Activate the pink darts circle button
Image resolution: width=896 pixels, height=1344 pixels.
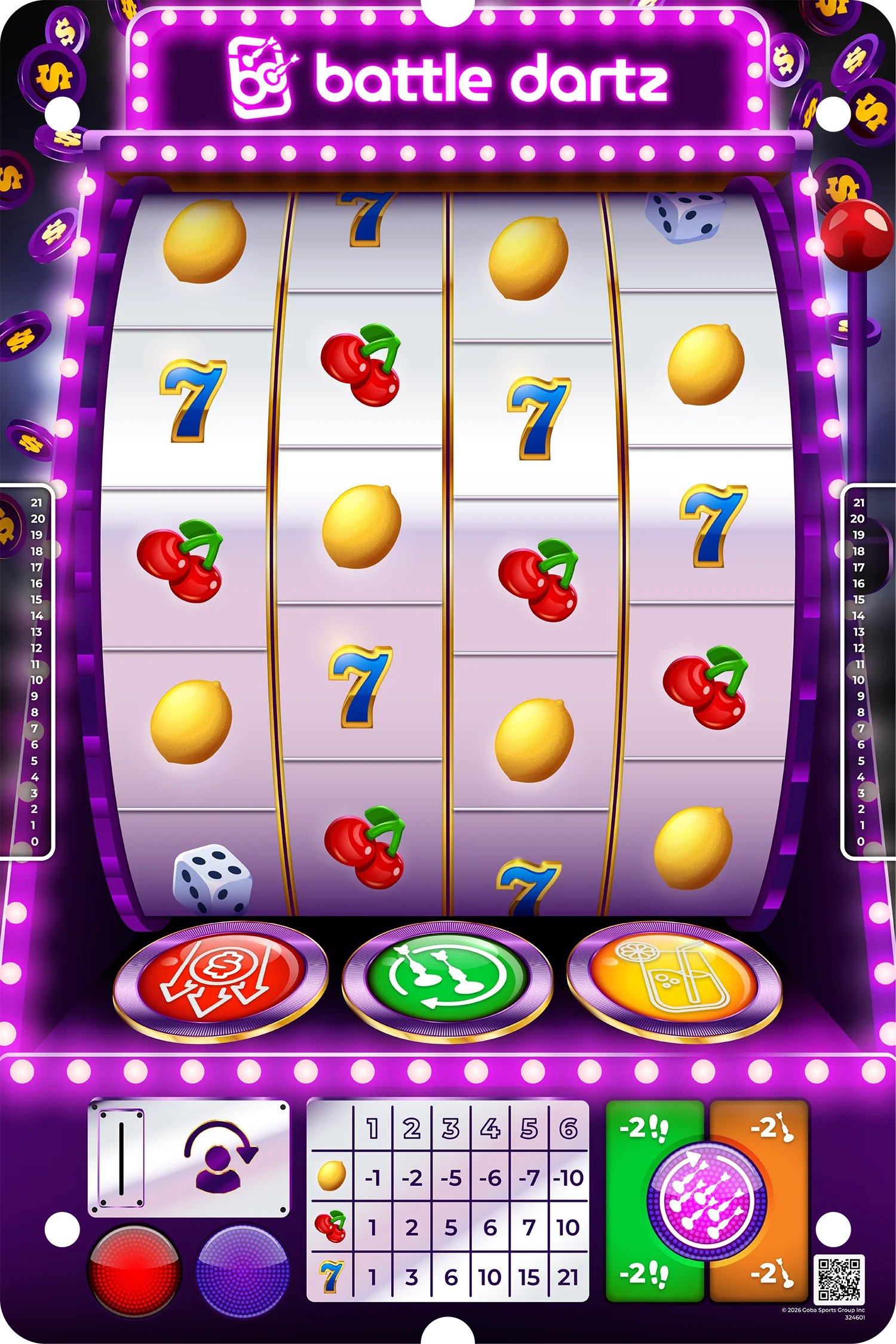tap(707, 1201)
